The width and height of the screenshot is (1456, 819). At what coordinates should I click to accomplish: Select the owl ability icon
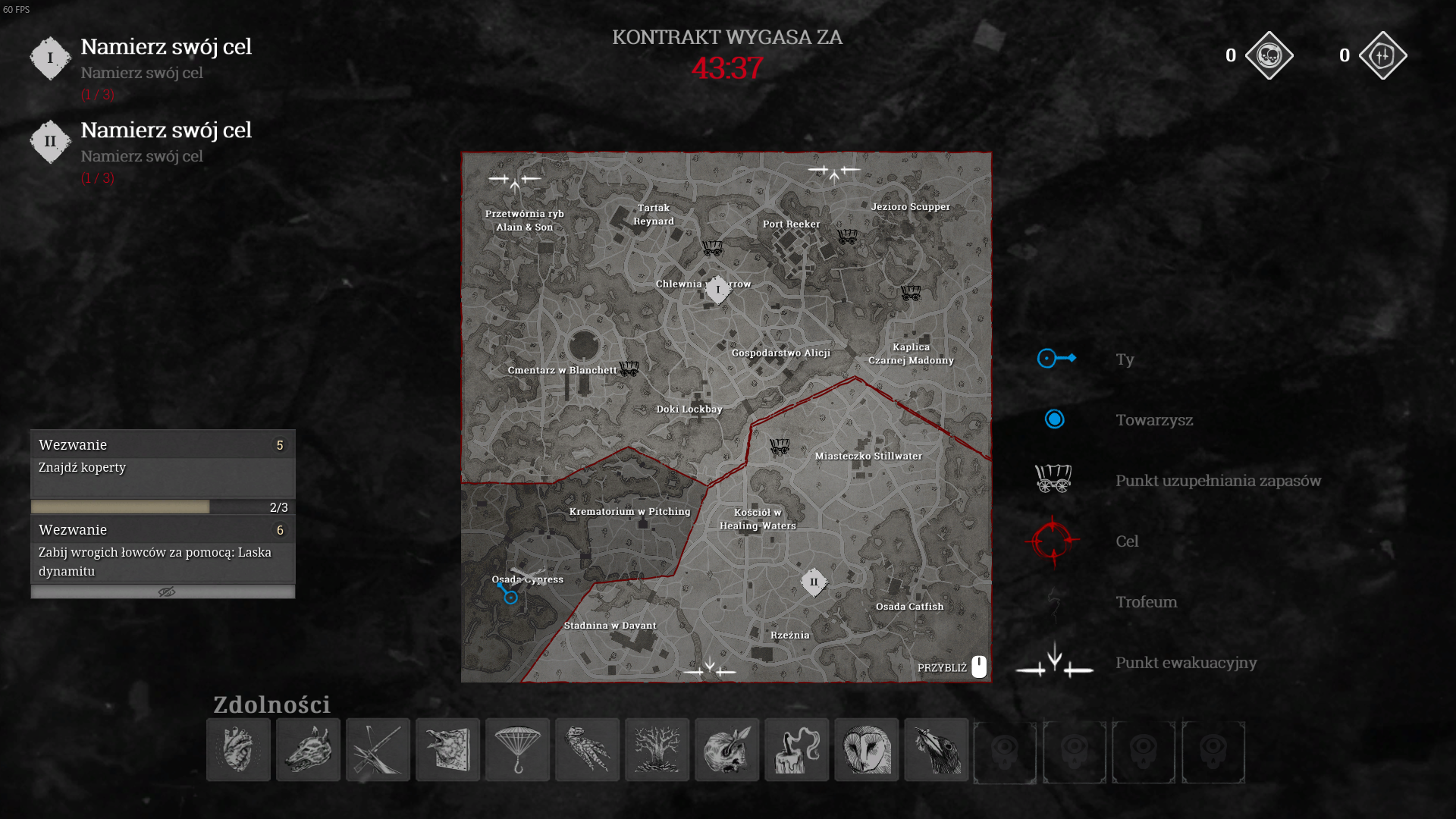[x=866, y=750]
